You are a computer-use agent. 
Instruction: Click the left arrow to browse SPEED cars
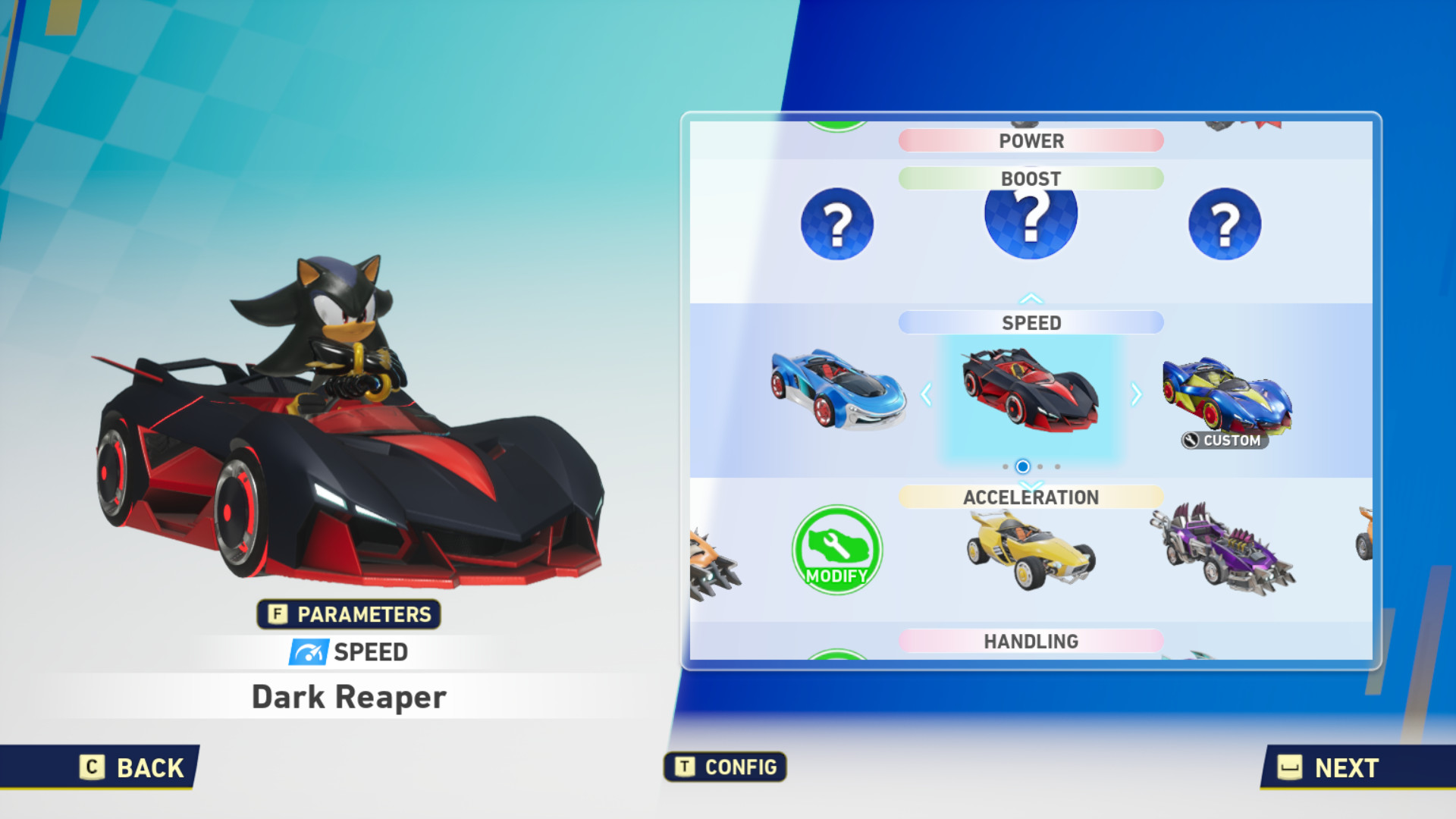[x=928, y=395]
